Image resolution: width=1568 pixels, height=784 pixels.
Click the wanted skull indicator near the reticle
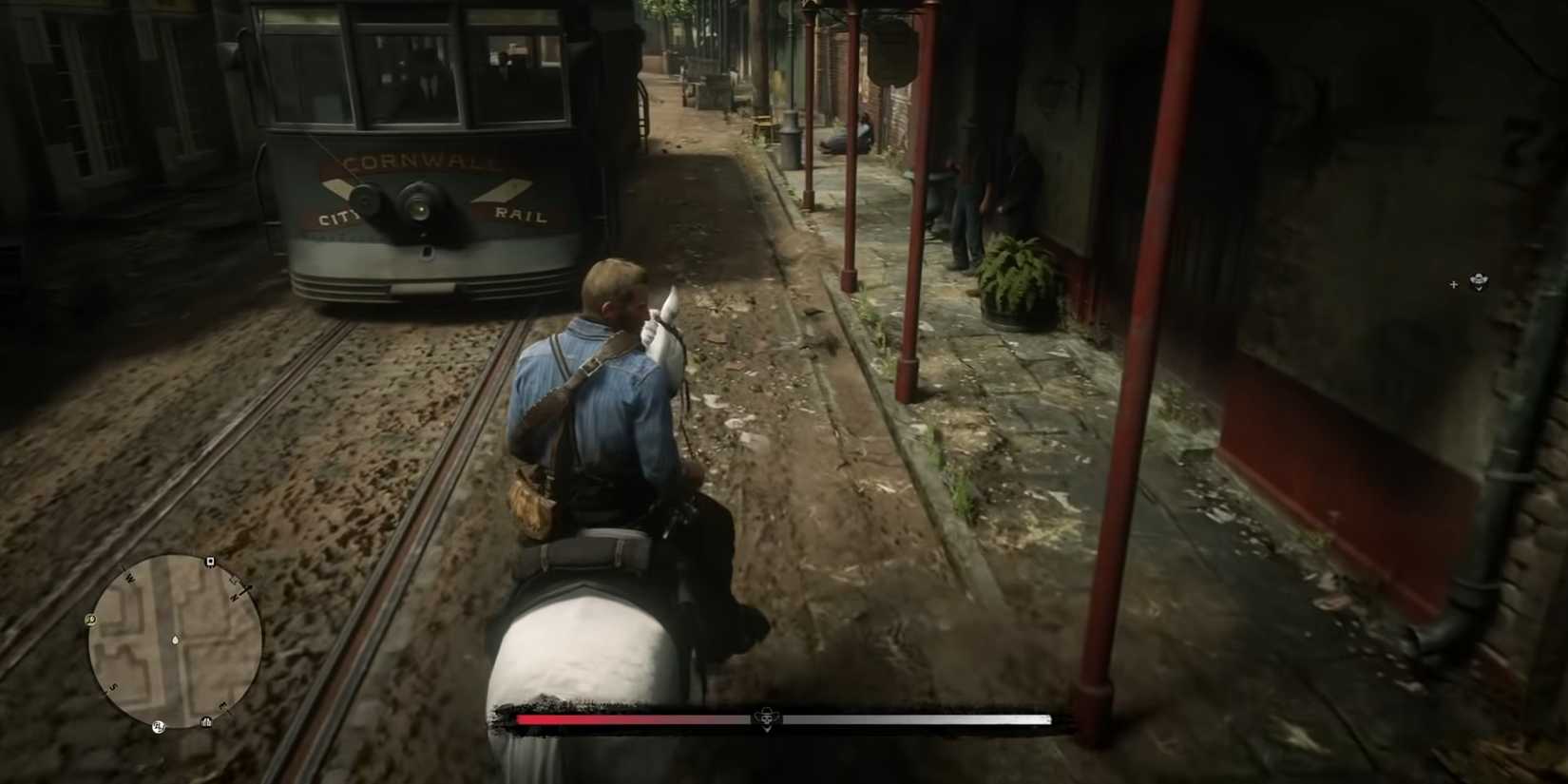click(1479, 279)
